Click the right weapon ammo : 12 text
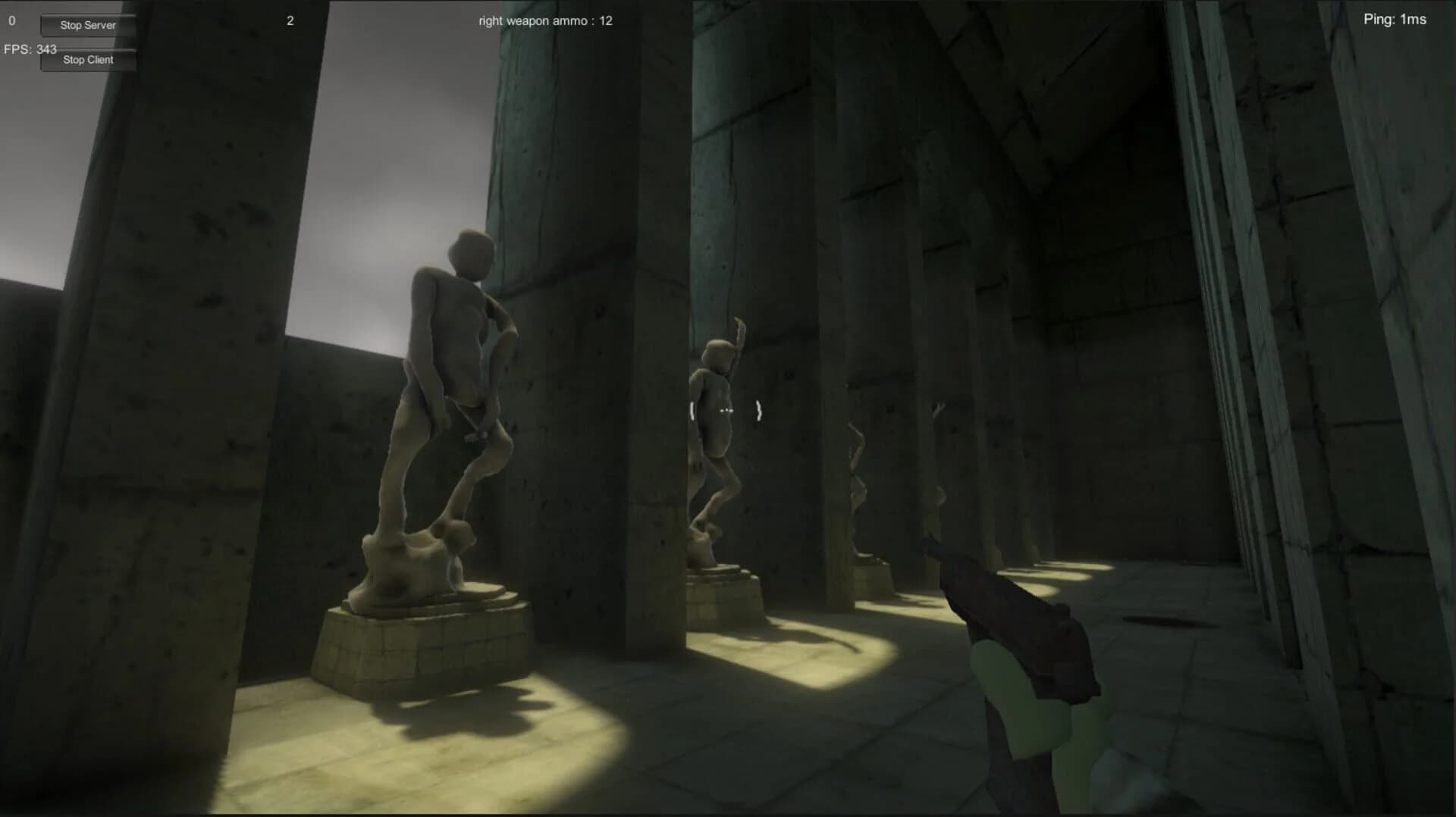Screen dimensions: 1456x817 pyautogui.click(x=543, y=20)
